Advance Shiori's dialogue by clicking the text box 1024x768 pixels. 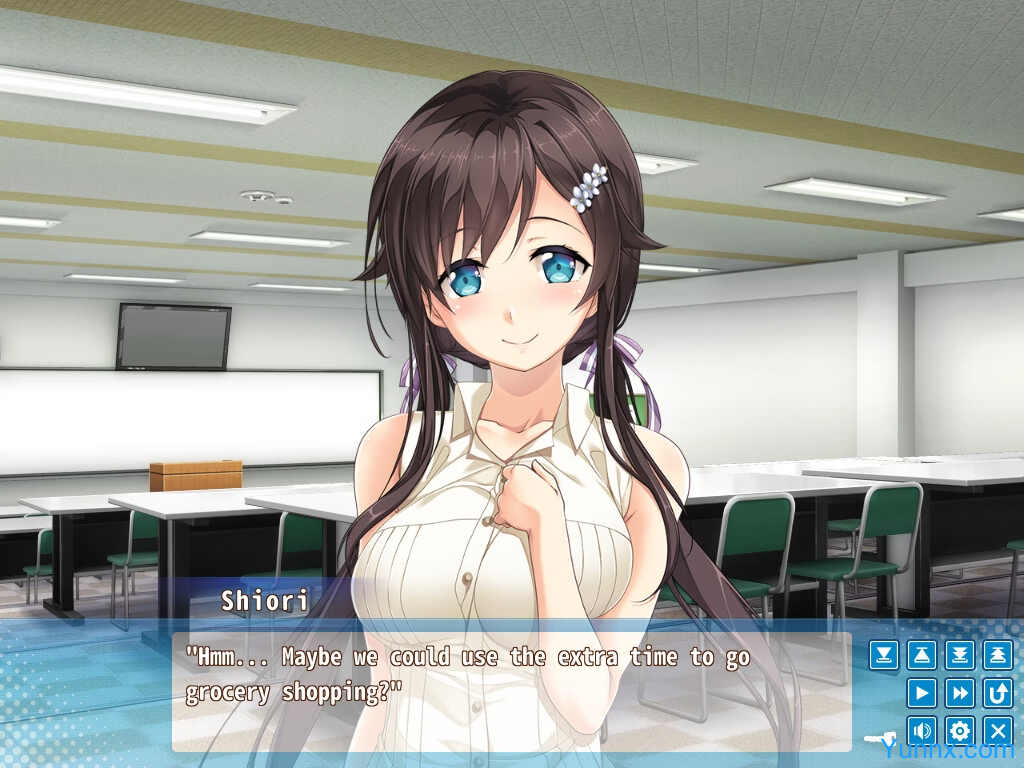point(510,690)
